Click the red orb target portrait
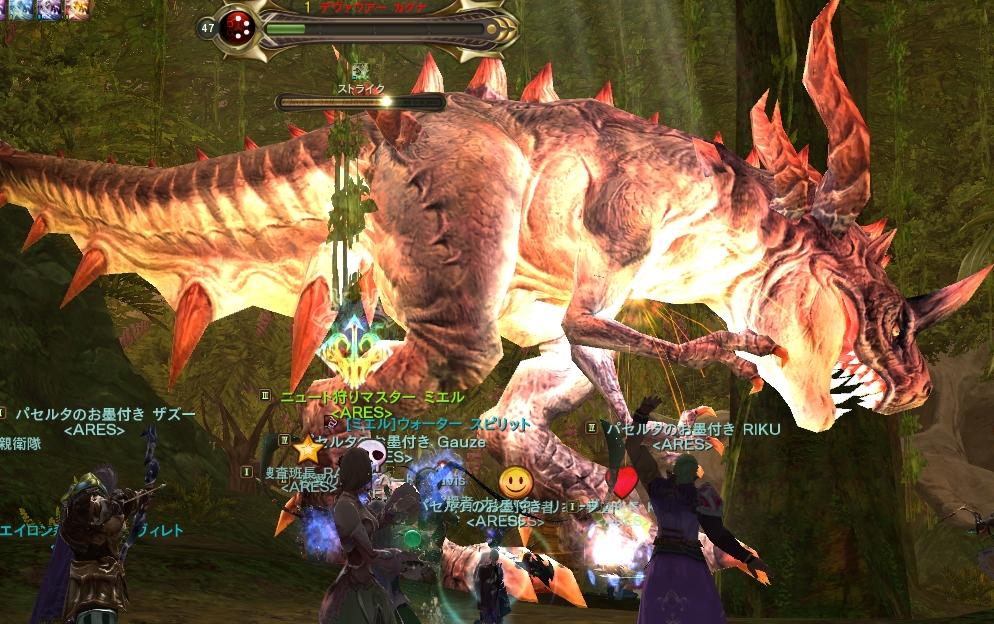Viewport: 994px width, 624px height. [x=239, y=27]
